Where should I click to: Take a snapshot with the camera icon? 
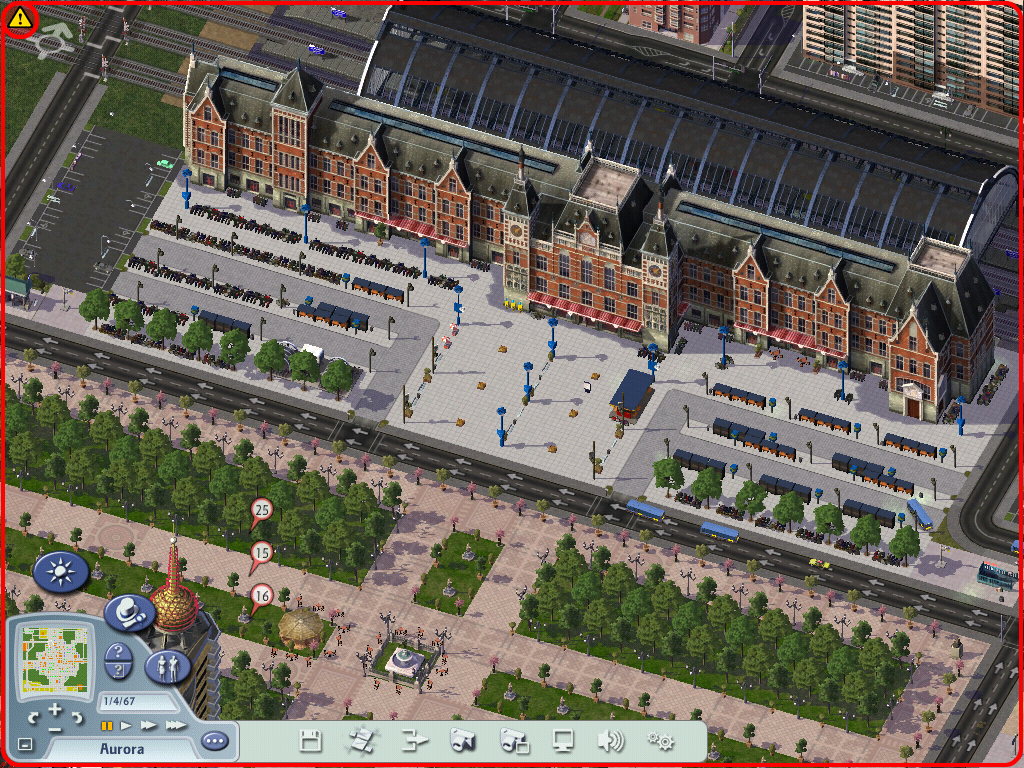click(462, 741)
